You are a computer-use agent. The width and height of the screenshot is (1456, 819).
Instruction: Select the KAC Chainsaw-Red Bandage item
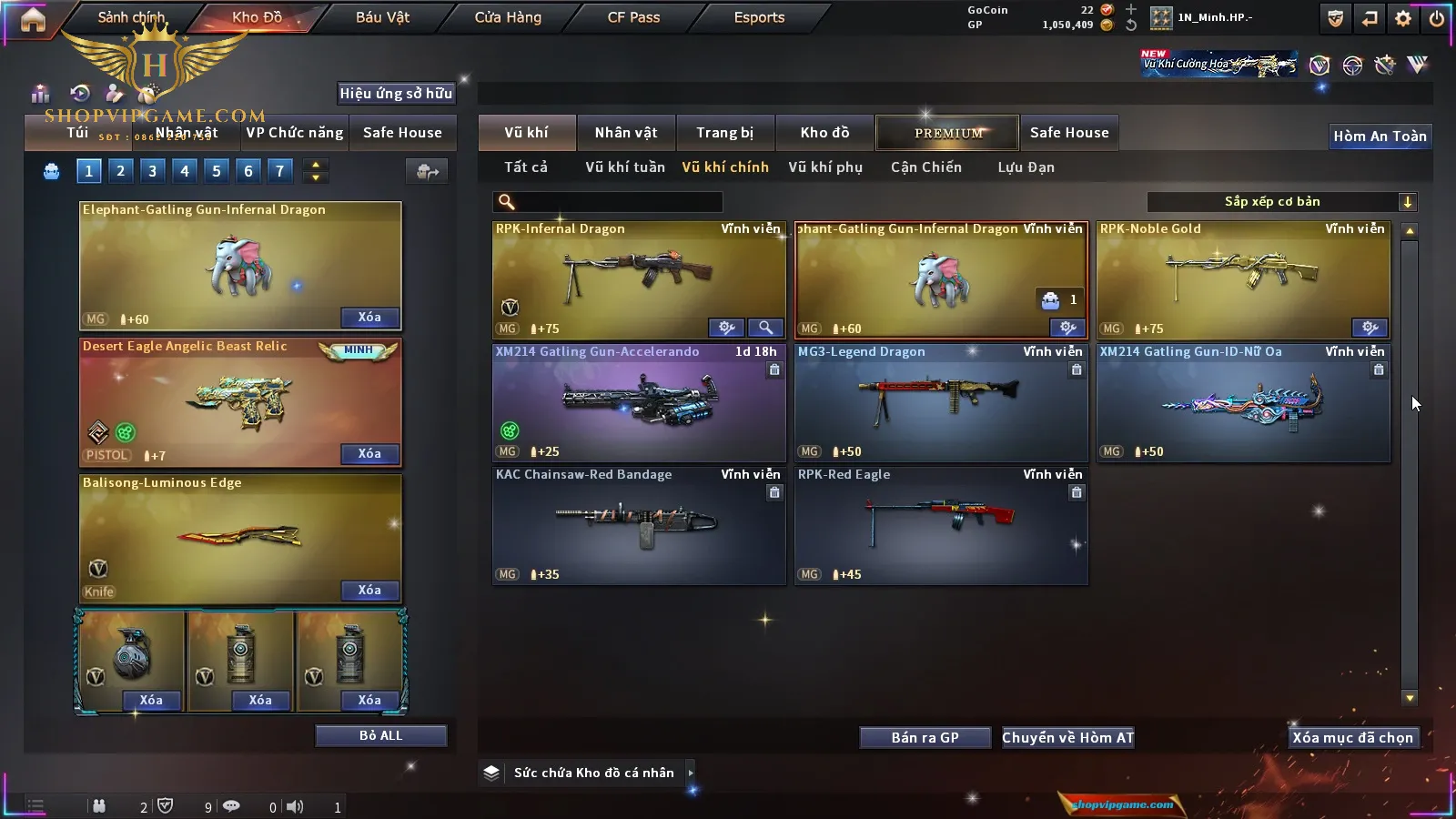(x=639, y=525)
